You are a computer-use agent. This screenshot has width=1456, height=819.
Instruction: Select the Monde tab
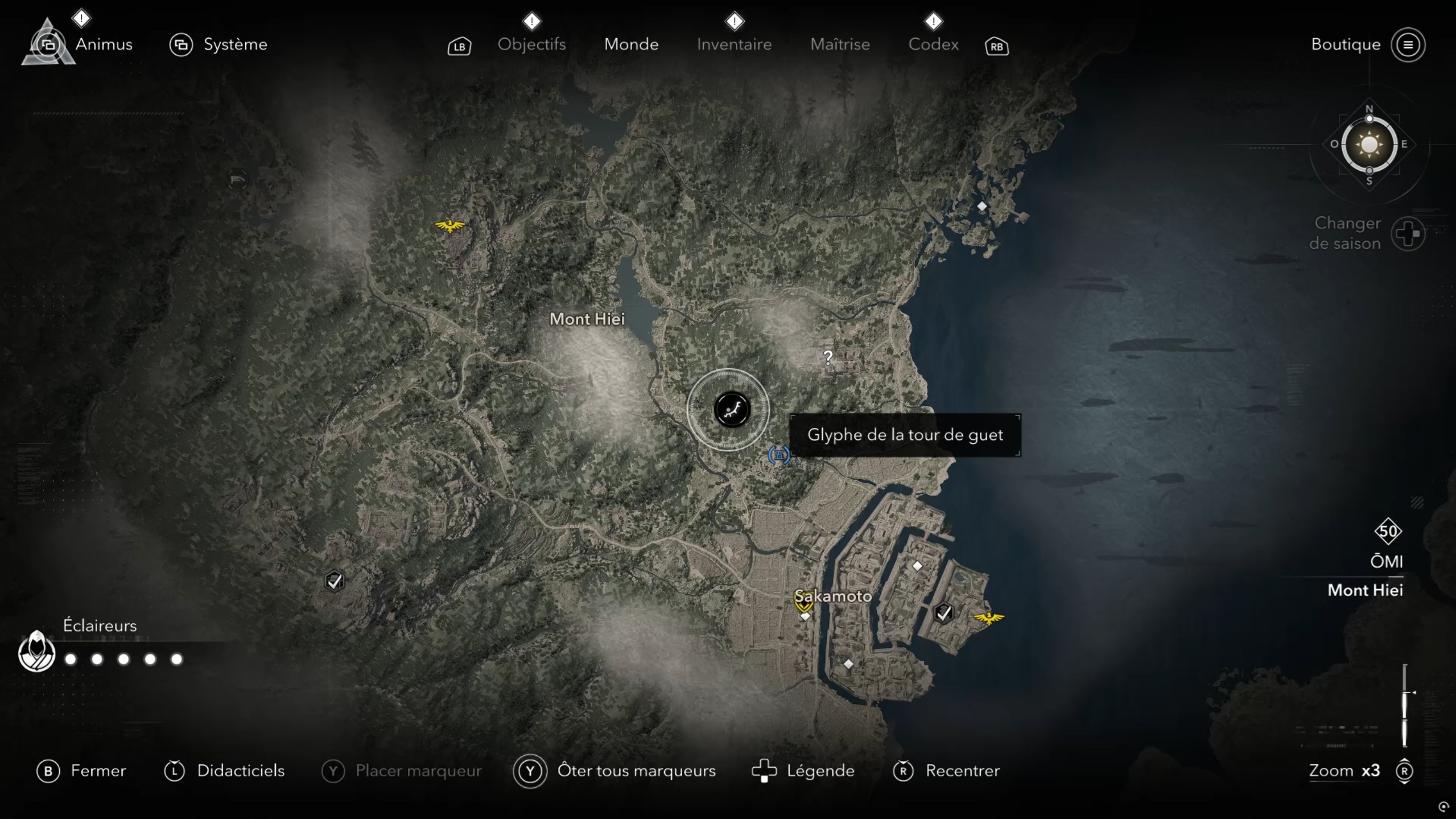(x=631, y=44)
